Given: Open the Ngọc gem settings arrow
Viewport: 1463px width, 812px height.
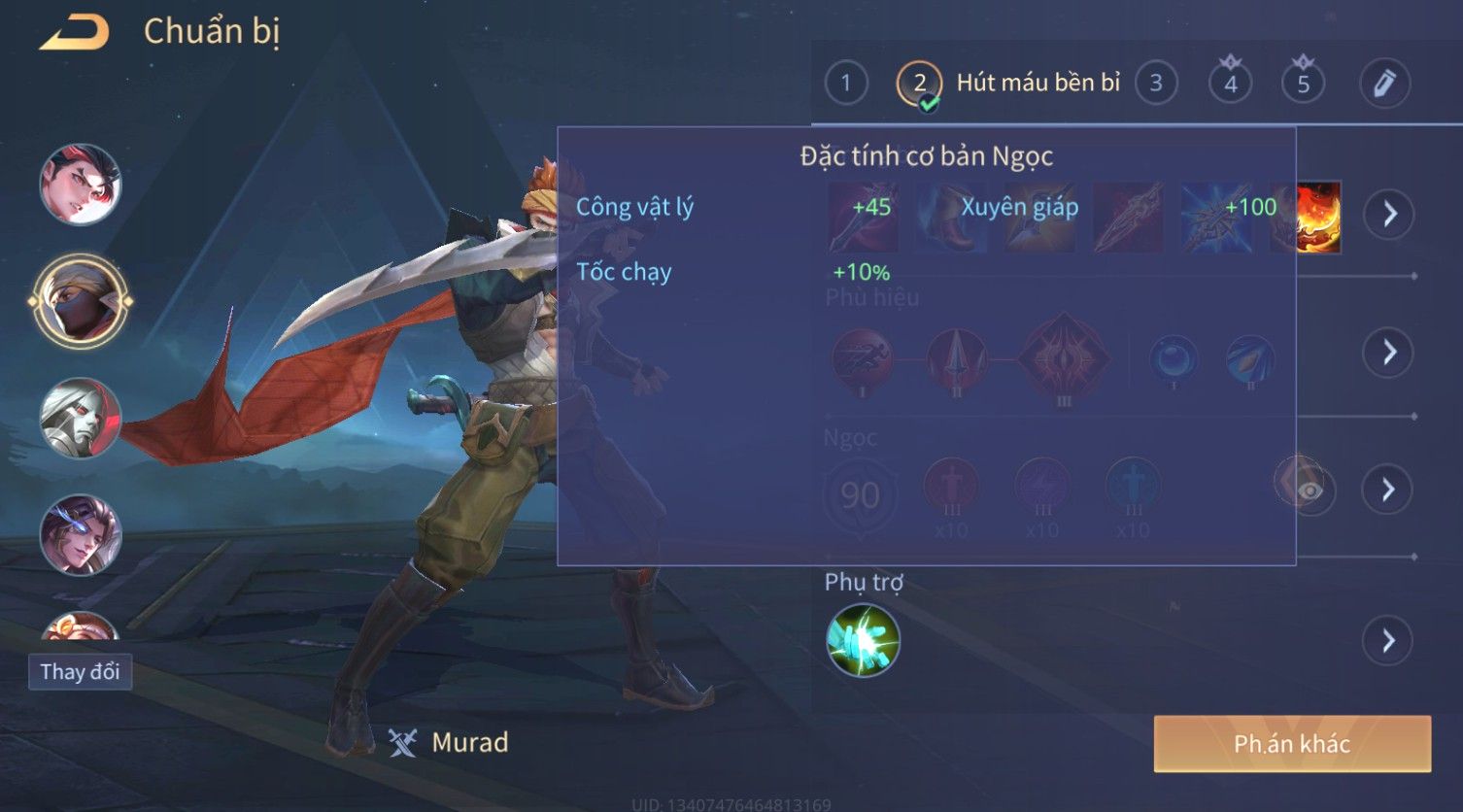Looking at the screenshot, I should pyautogui.click(x=1389, y=489).
